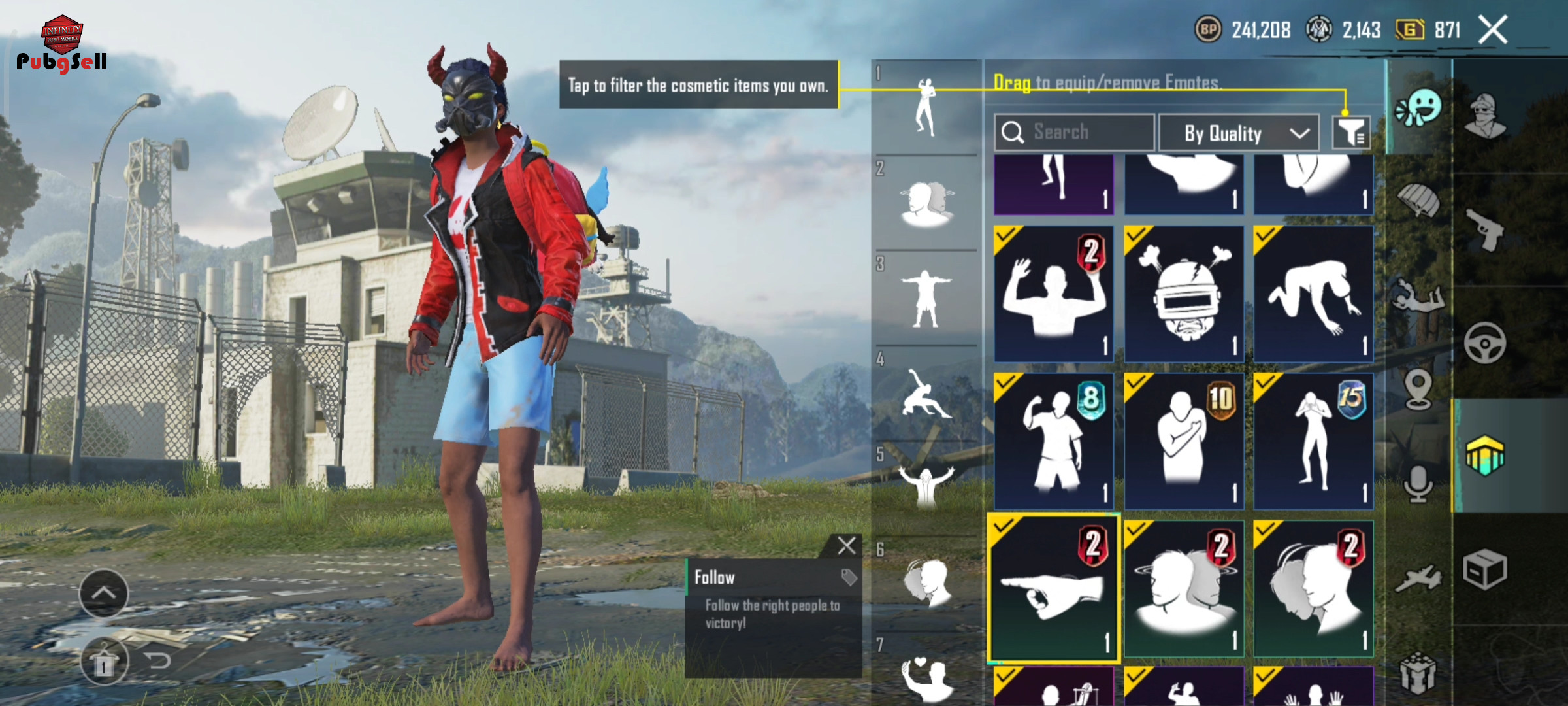Open the By Quality sort dropdown

pos(1239,133)
